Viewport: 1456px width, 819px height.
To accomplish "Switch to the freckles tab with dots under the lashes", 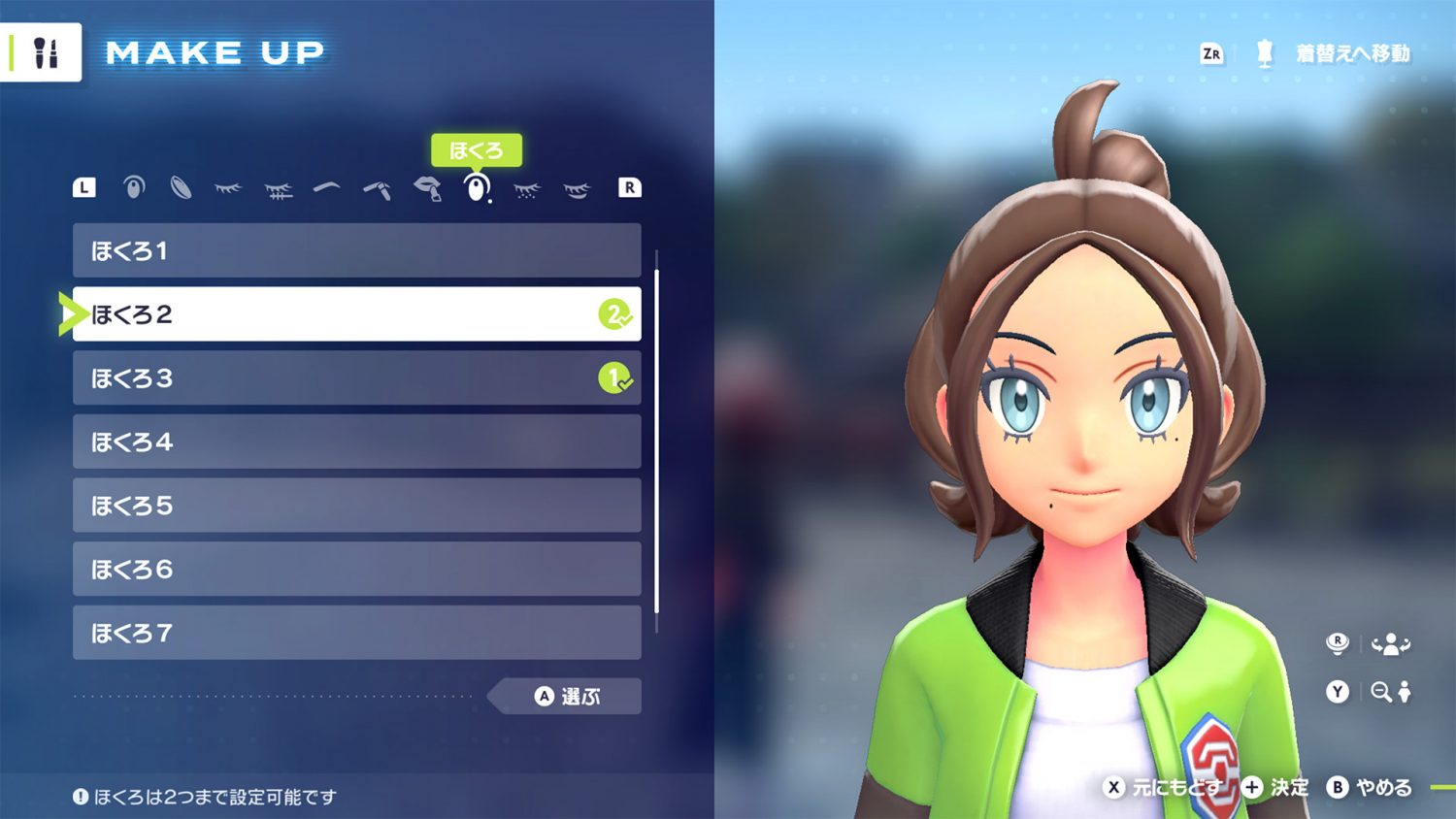I will tap(526, 189).
